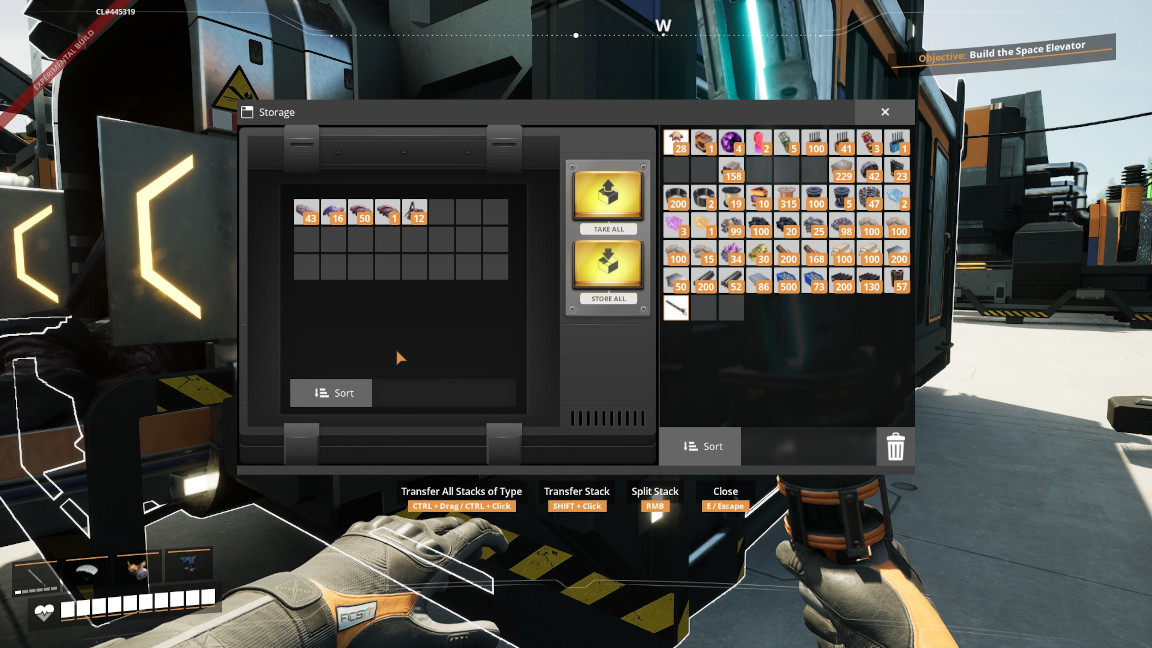This screenshot has height=648, width=1152.
Task: Select the yellow ore stack of 30
Action: [759, 253]
